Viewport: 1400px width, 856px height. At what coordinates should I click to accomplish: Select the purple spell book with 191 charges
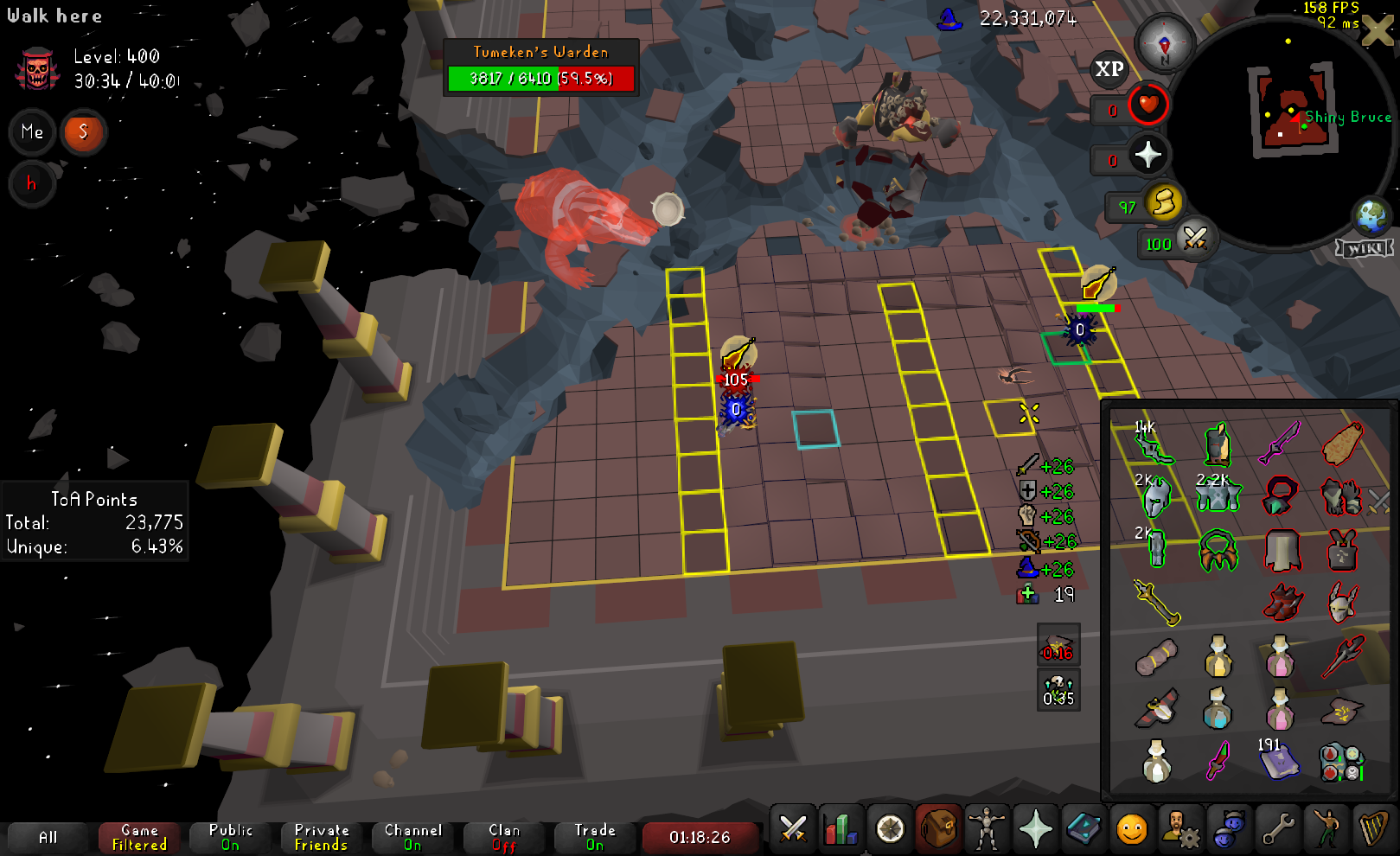click(x=1280, y=761)
